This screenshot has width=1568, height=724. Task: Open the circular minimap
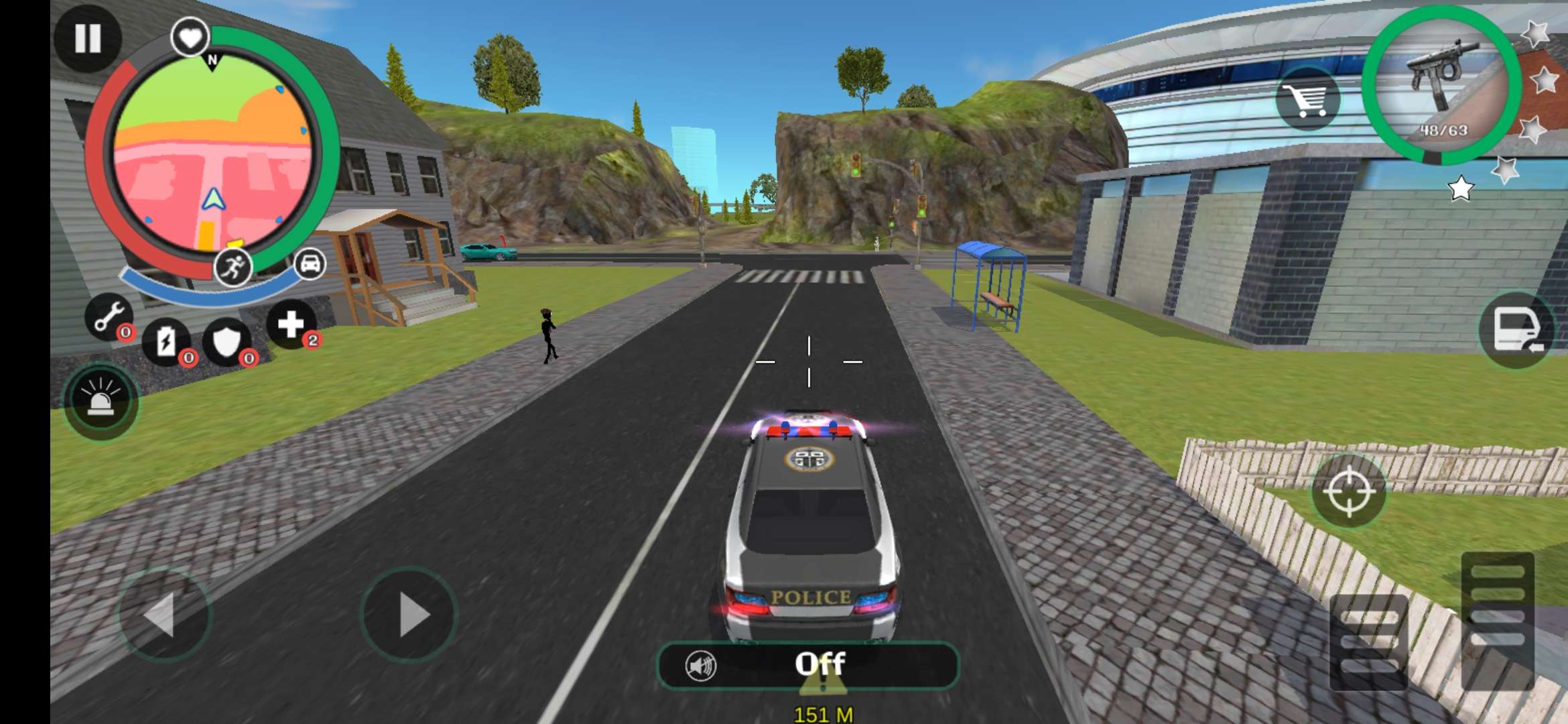point(212,154)
